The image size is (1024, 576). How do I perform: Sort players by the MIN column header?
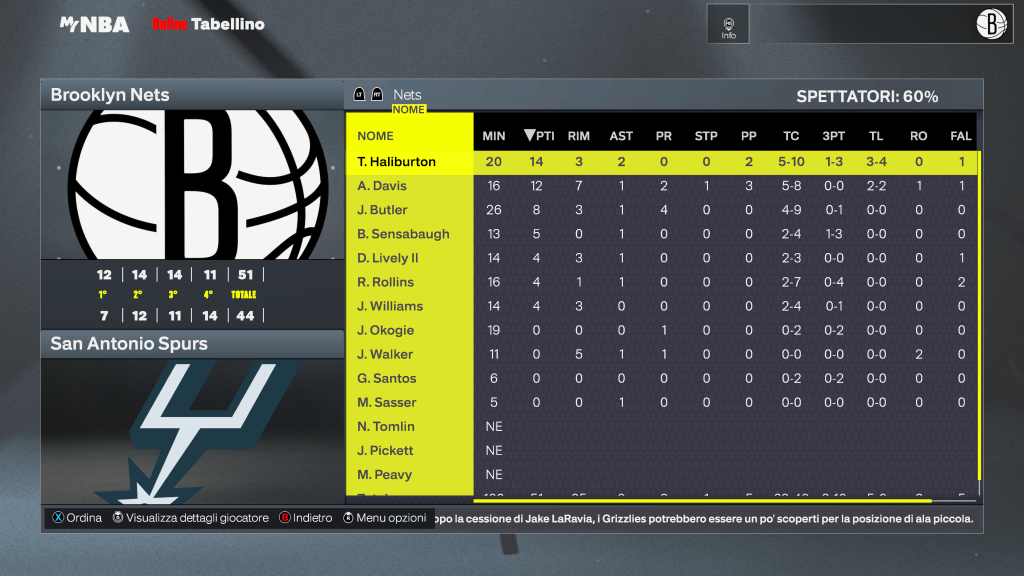[x=494, y=136]
